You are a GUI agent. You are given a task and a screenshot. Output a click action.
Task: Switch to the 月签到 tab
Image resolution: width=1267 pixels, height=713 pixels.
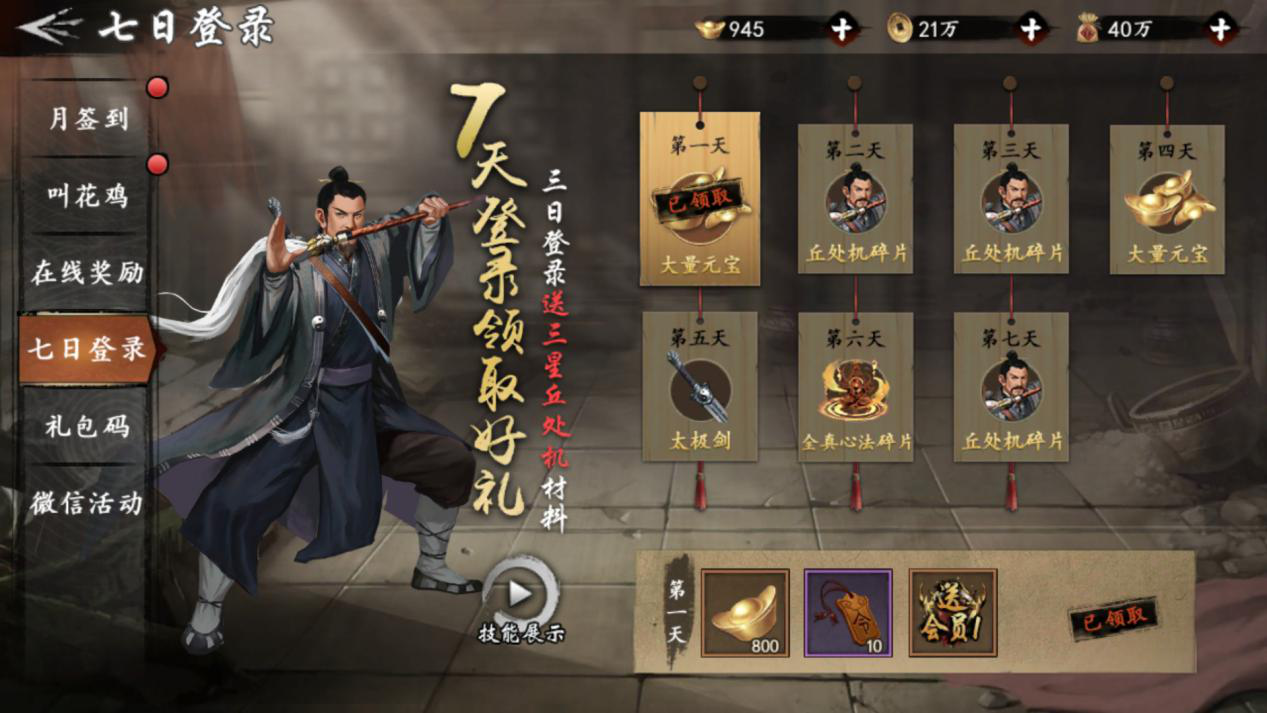[x=88, y=119]
